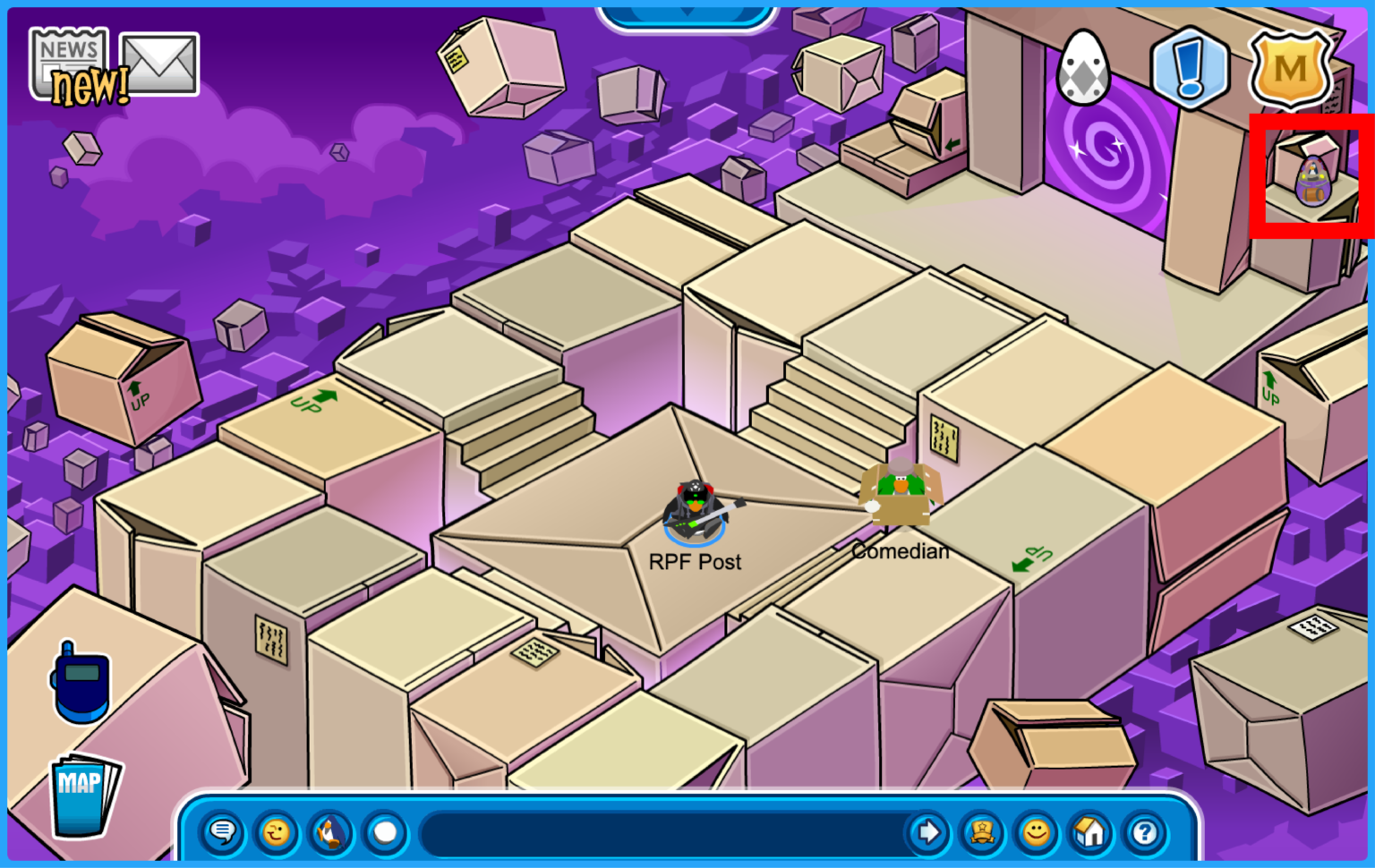Open the moderator exclamation badge
Viewport: 1375px width, 868px height.
(1191, 72)
